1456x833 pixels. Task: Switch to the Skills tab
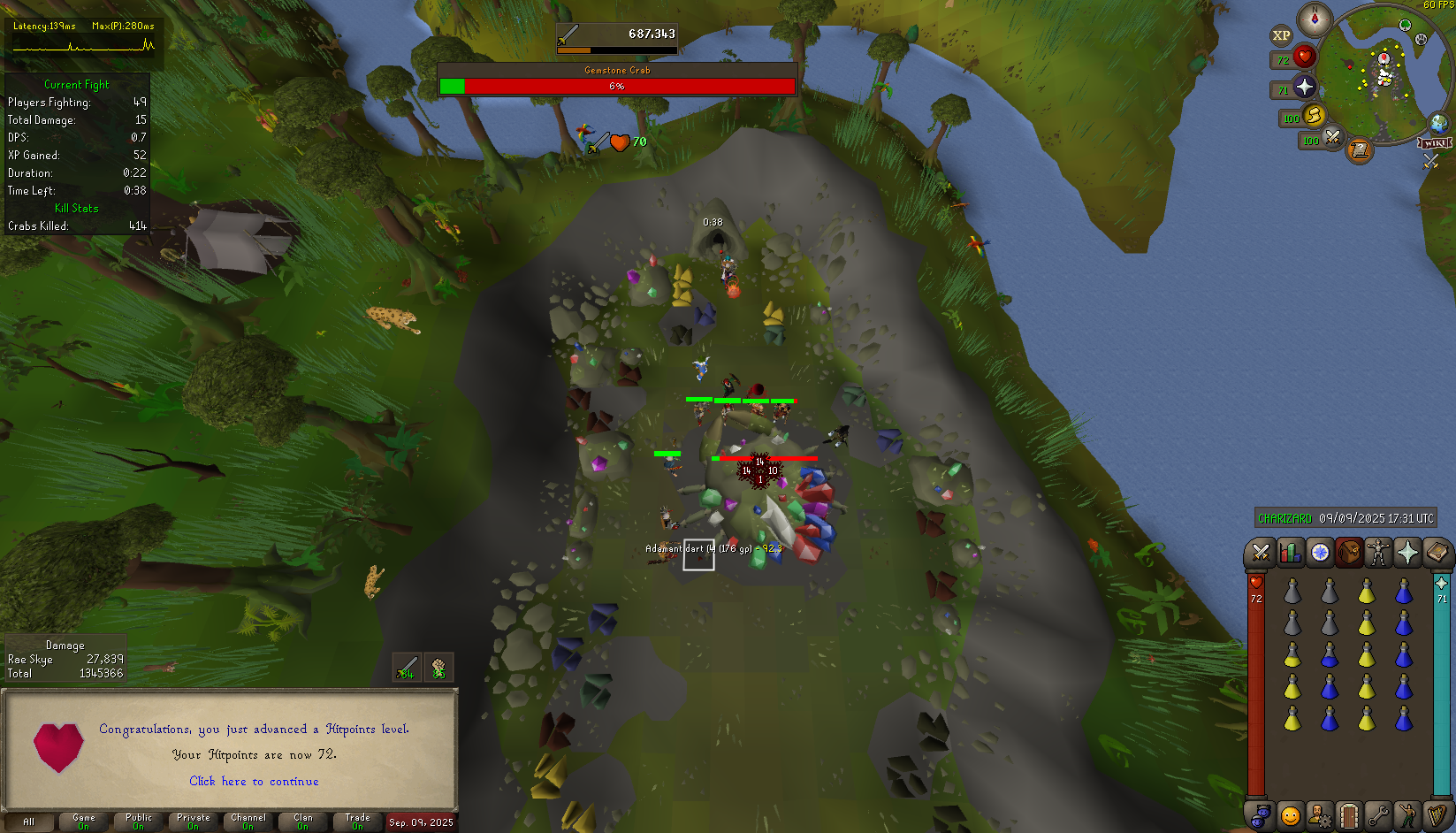point(1290,554)
